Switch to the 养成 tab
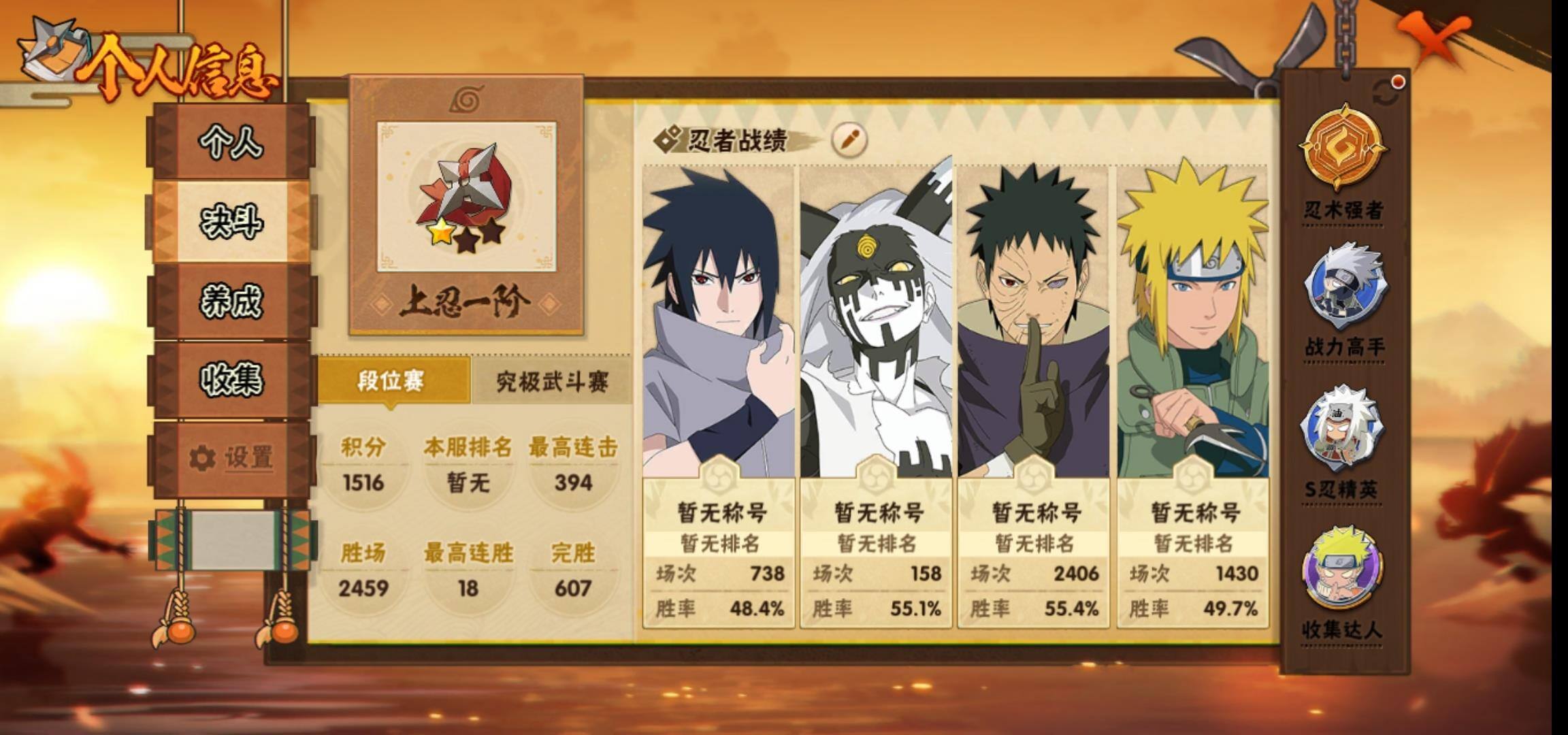1568x735 pixels. click(231, 301)
